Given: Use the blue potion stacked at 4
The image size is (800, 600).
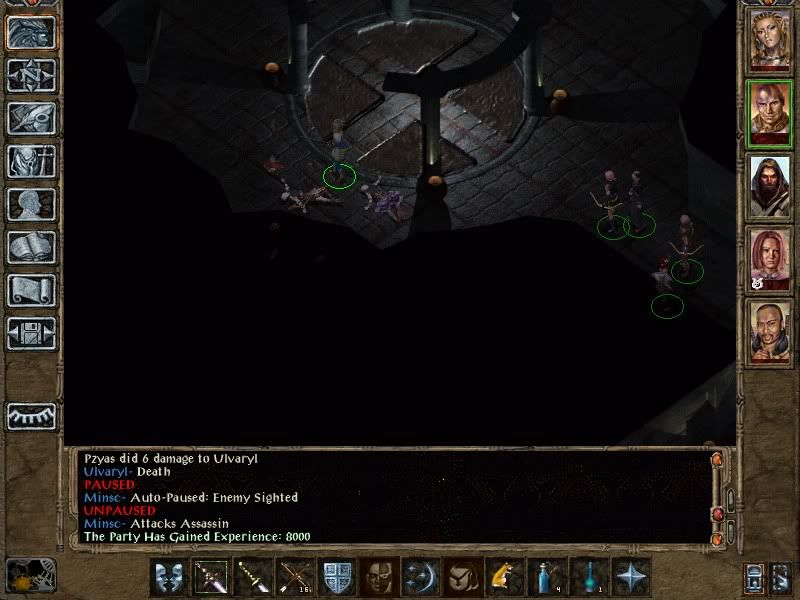Looking at the screenshot, I should coord(546,578).
